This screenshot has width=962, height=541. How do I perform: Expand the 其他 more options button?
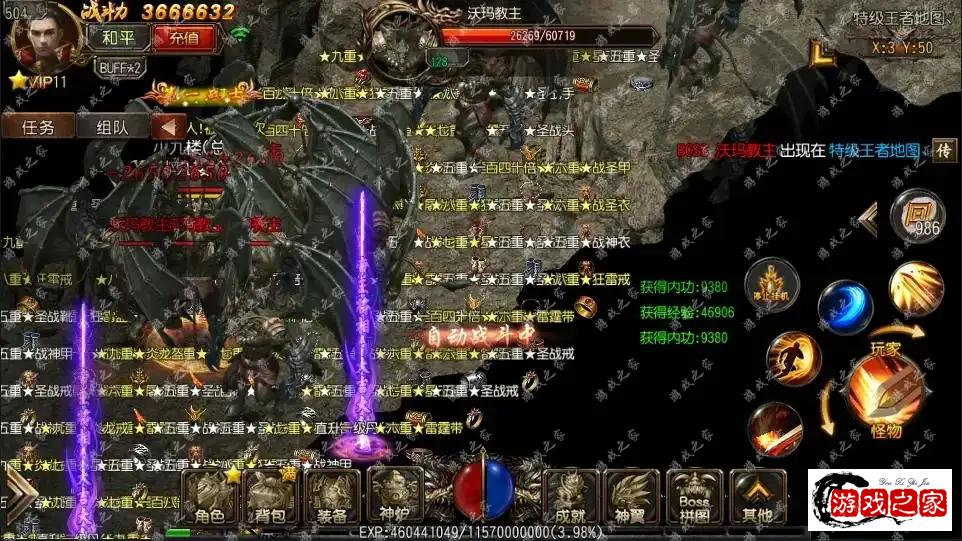(x=757, y=497)
